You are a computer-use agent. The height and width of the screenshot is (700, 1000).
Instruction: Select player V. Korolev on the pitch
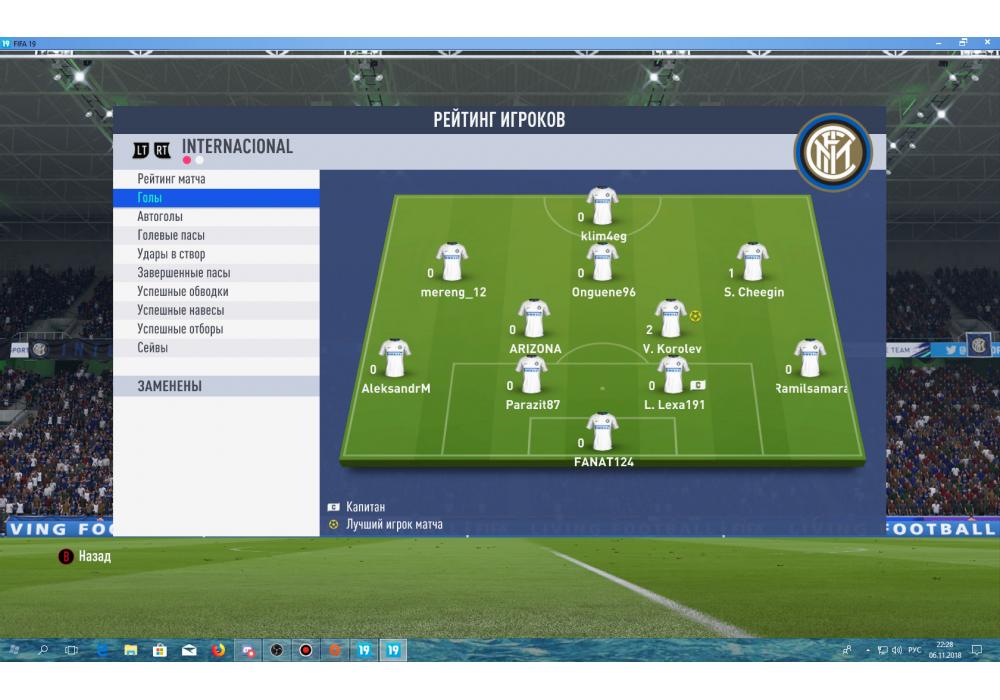[x=669, y=319]
